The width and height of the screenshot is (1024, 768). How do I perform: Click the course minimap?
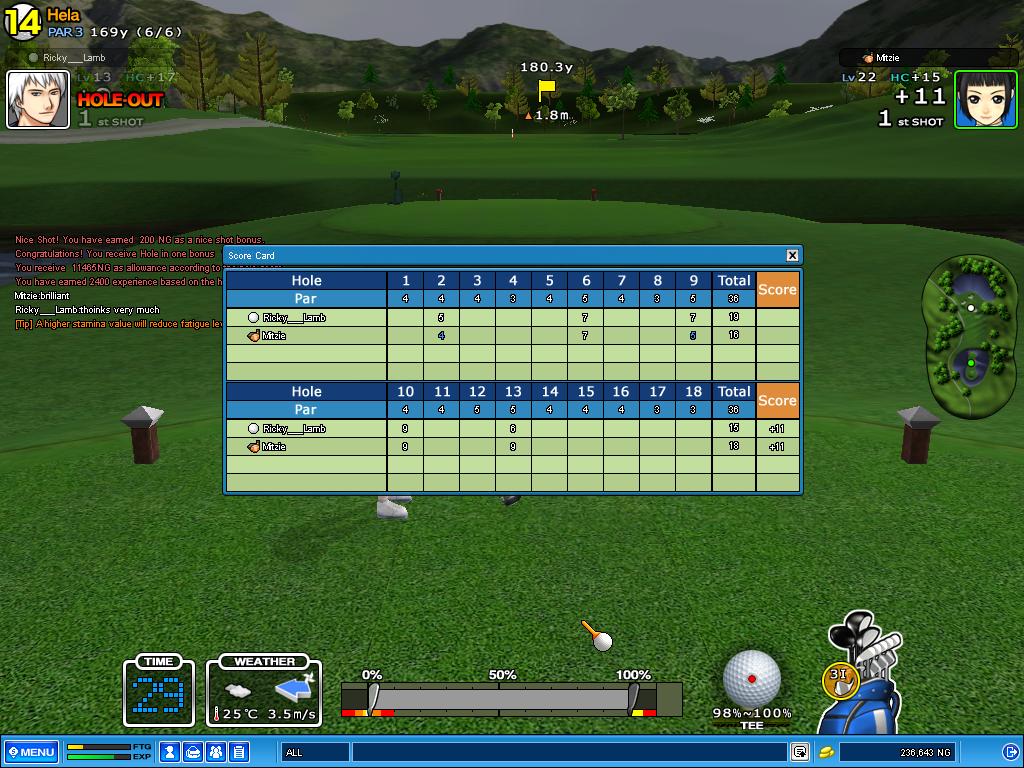pos(968,336)
